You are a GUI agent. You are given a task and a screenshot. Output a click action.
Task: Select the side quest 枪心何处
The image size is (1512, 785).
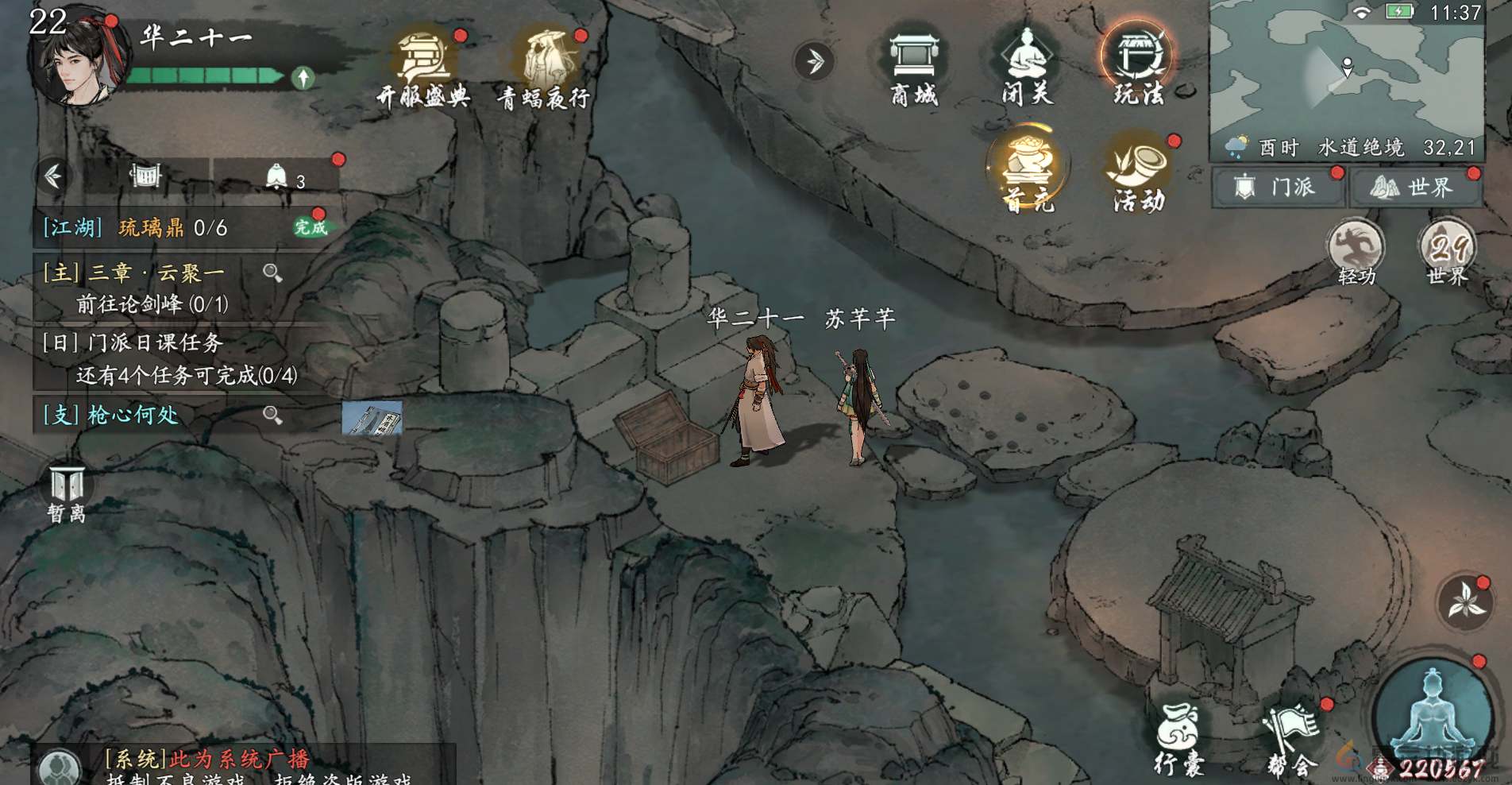click(x=111, y=415)
